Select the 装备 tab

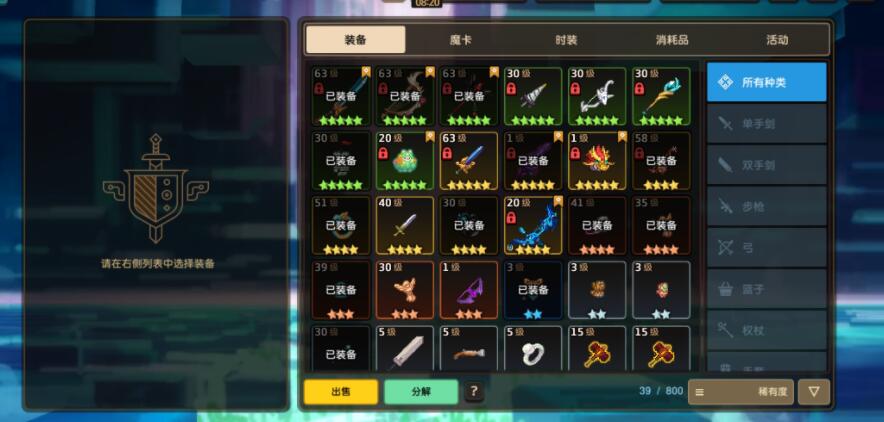pos(355,40)
